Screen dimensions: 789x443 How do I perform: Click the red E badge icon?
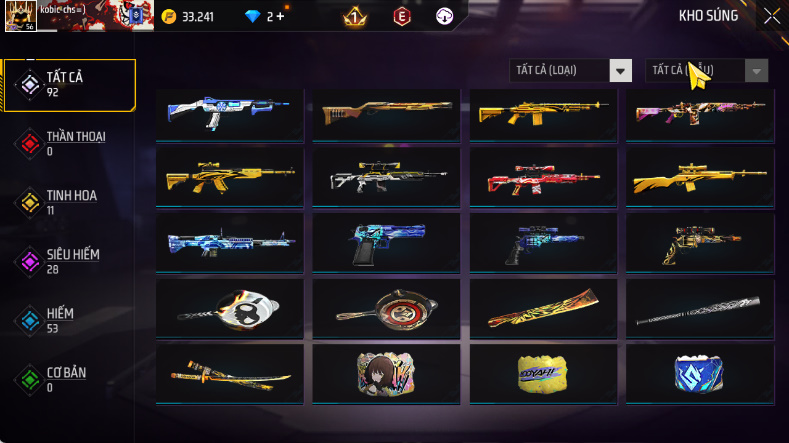[401, 16]
